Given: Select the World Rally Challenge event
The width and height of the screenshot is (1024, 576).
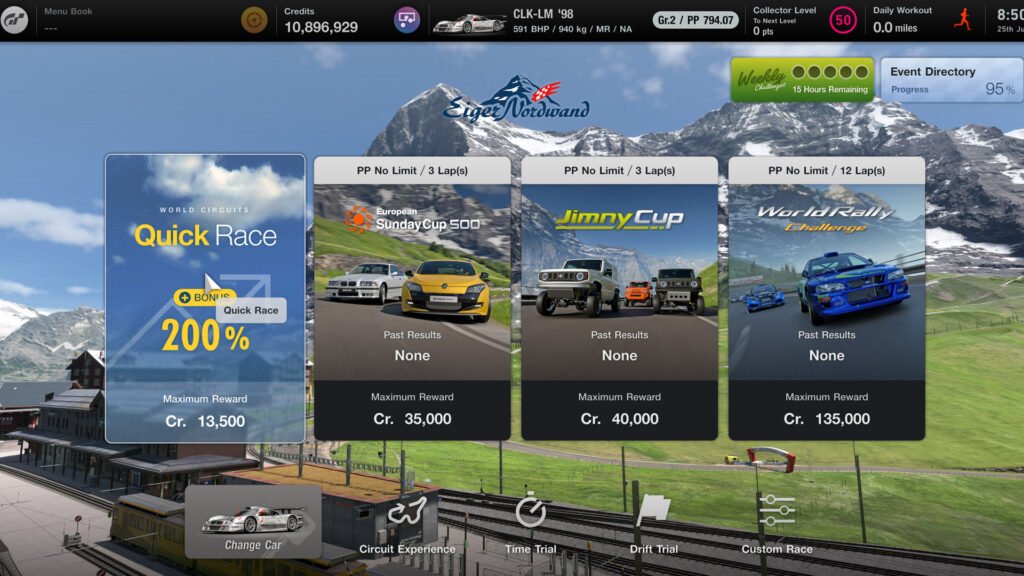Looking at the screenshot, I should pos(826,298).
